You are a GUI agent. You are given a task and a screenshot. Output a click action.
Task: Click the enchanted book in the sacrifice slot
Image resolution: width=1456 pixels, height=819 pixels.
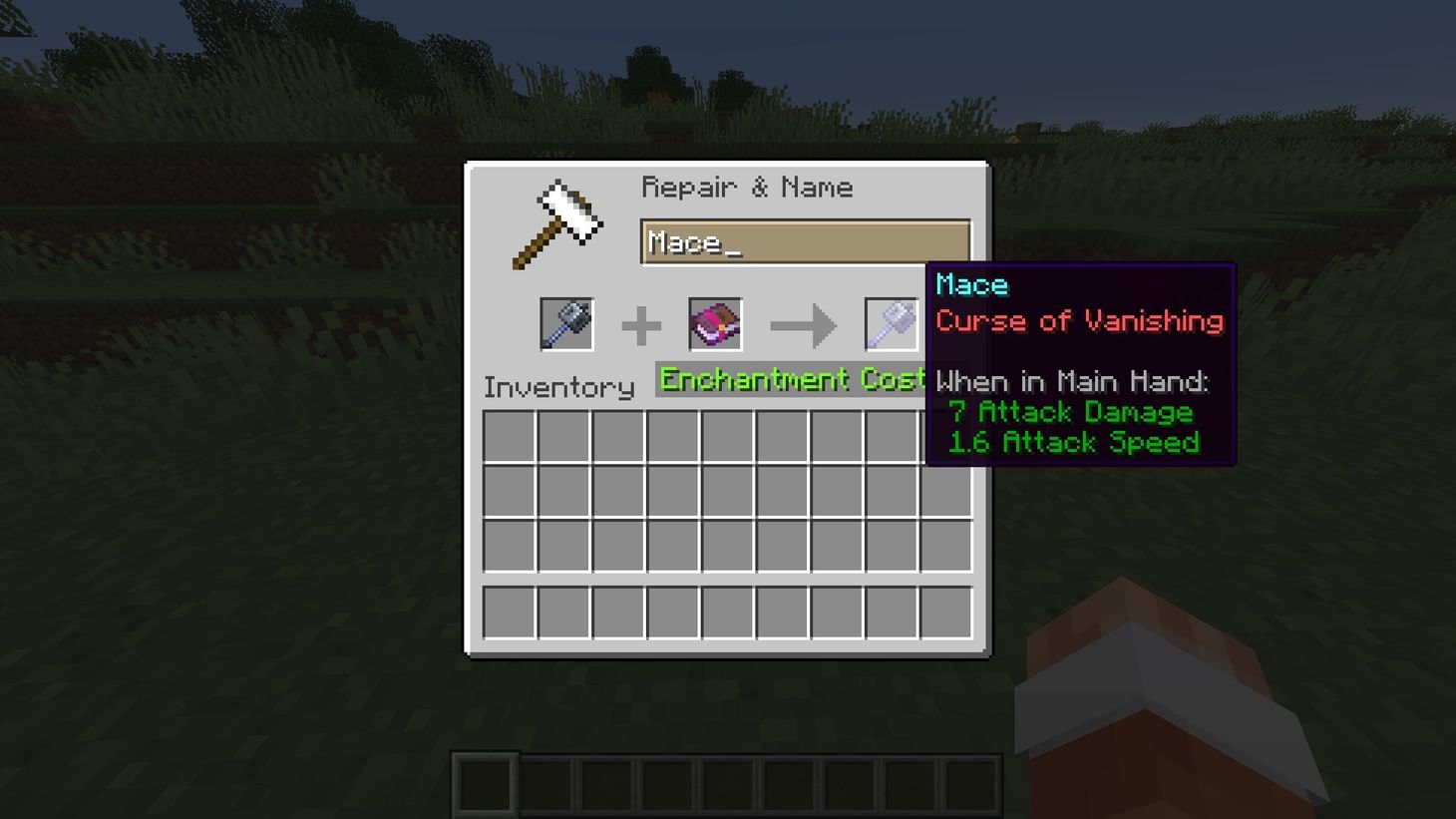pyautogui.click(x=715, y=324)
